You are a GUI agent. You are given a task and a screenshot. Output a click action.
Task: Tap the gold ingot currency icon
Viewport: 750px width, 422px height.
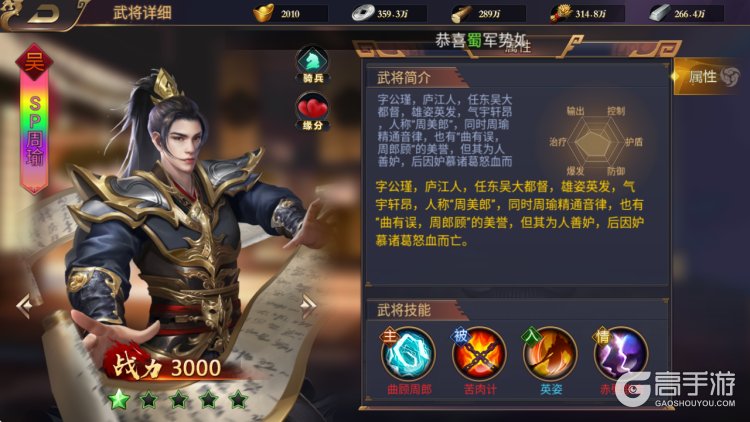tap(262, 14)
